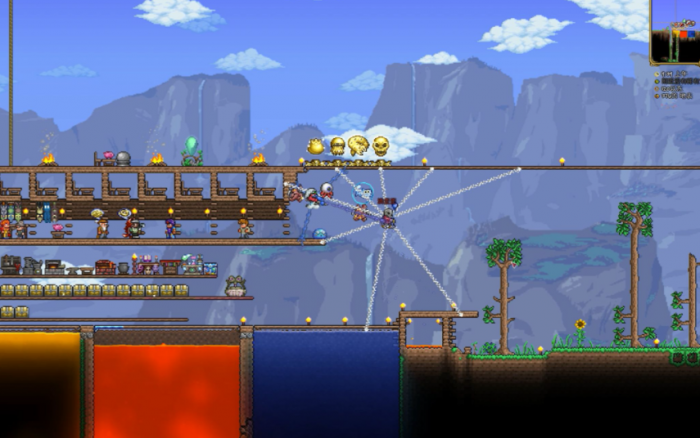Click the minimap in the corner

click(x=676, y=31)
